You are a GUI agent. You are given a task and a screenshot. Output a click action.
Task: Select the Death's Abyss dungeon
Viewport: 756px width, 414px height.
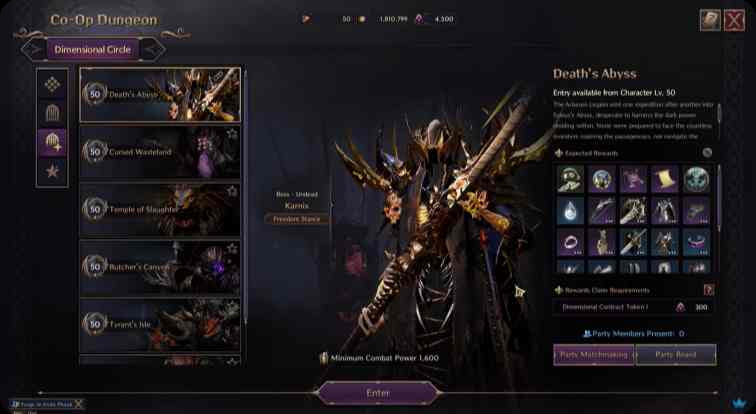(x=160, y=95)
